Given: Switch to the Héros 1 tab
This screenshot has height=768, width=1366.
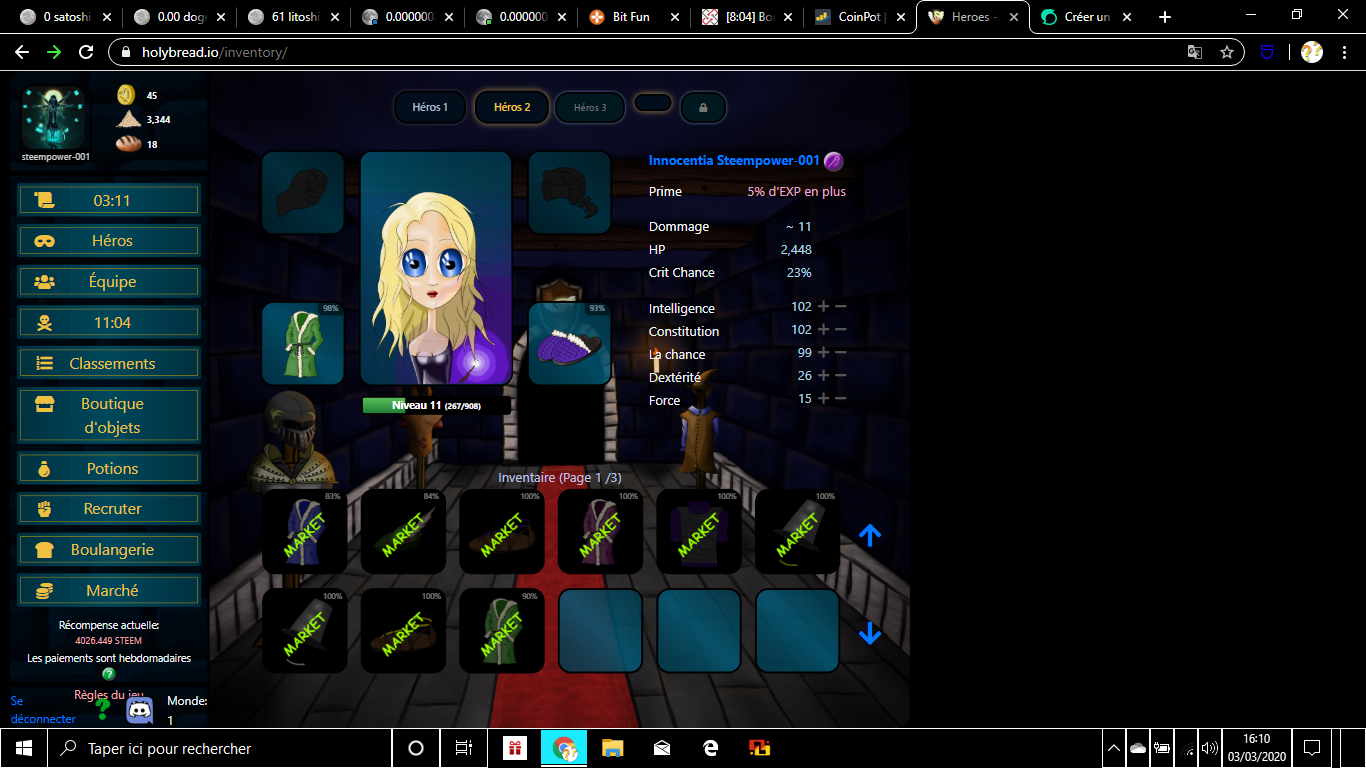Looking at the screenshot, I should [x=430, y=107].
